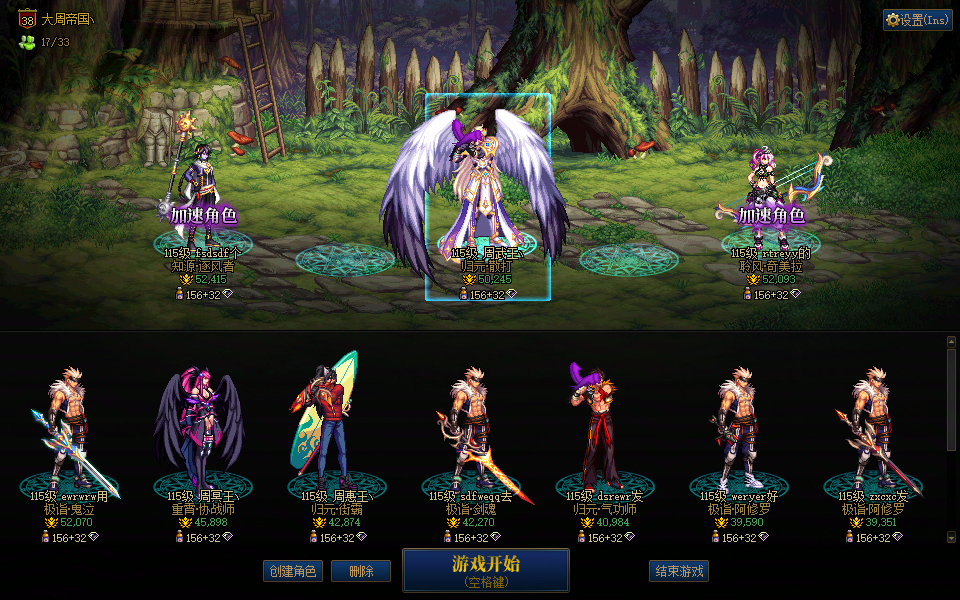This screenshot has width=960, height=600.
Task: Delete character using the 删除 button
Action: point(361,571)
